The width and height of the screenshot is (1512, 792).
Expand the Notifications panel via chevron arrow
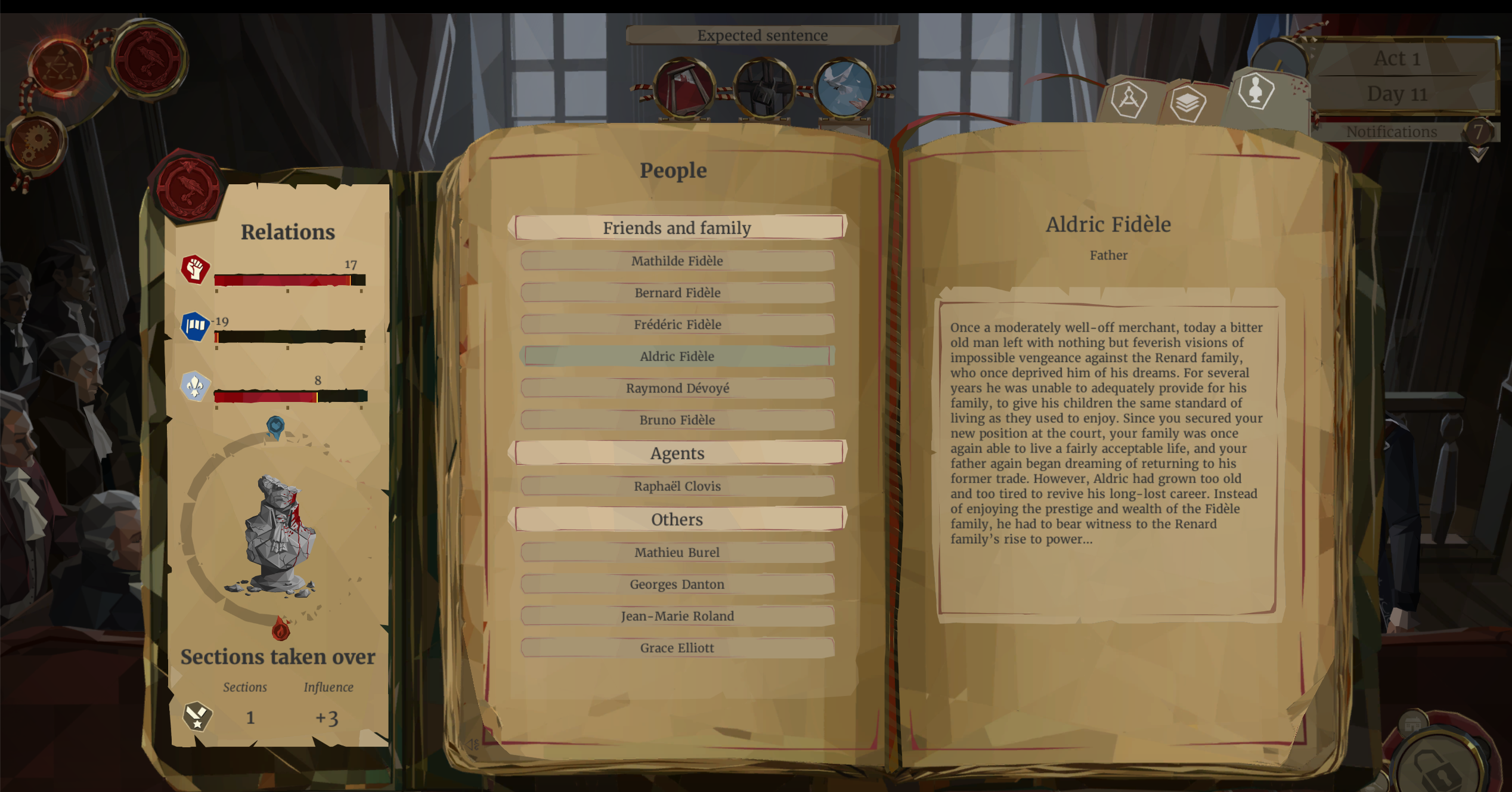coord(1477,155)
